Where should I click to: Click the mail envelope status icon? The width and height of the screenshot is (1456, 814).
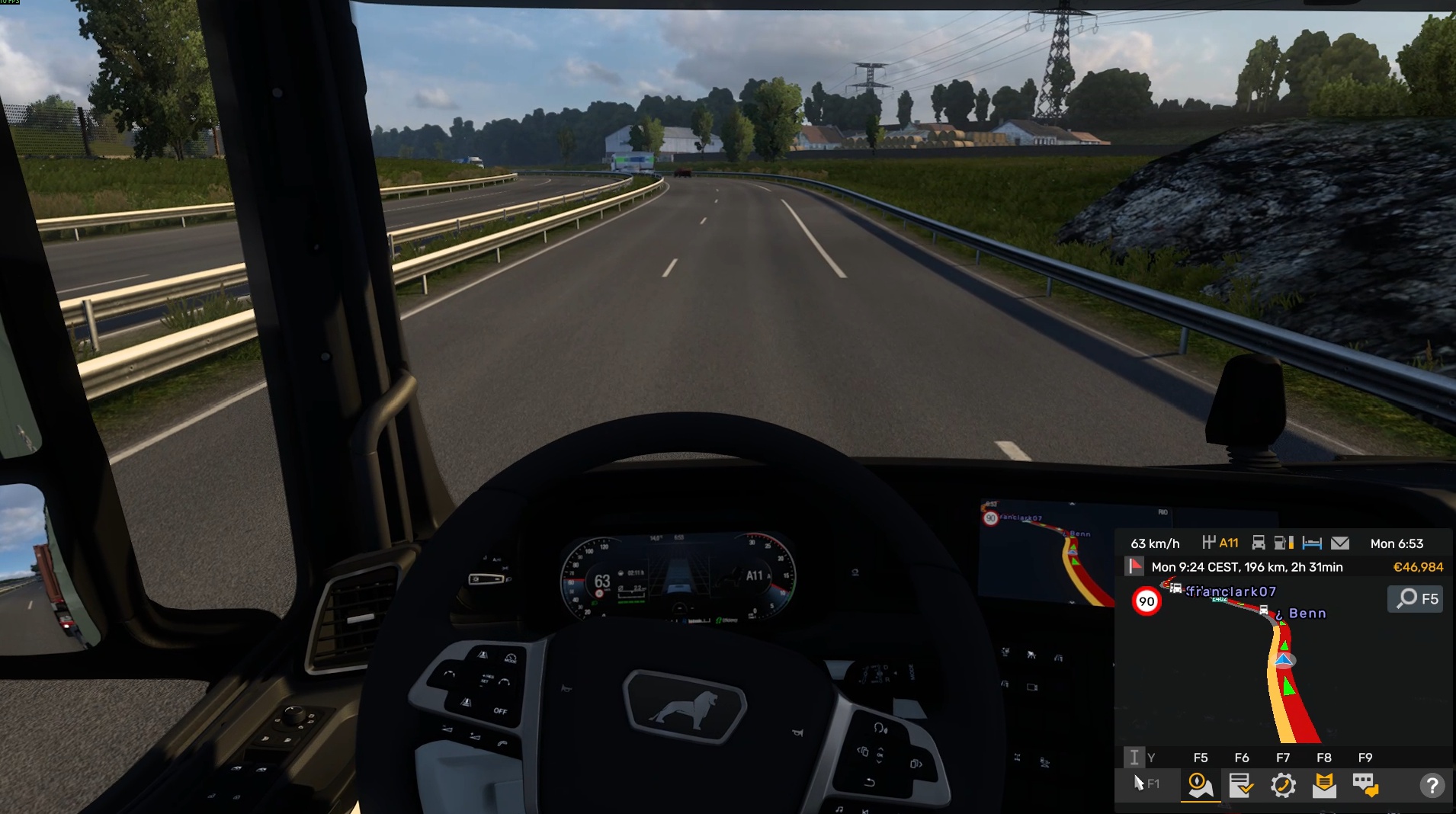click(x=1339, y=543)
